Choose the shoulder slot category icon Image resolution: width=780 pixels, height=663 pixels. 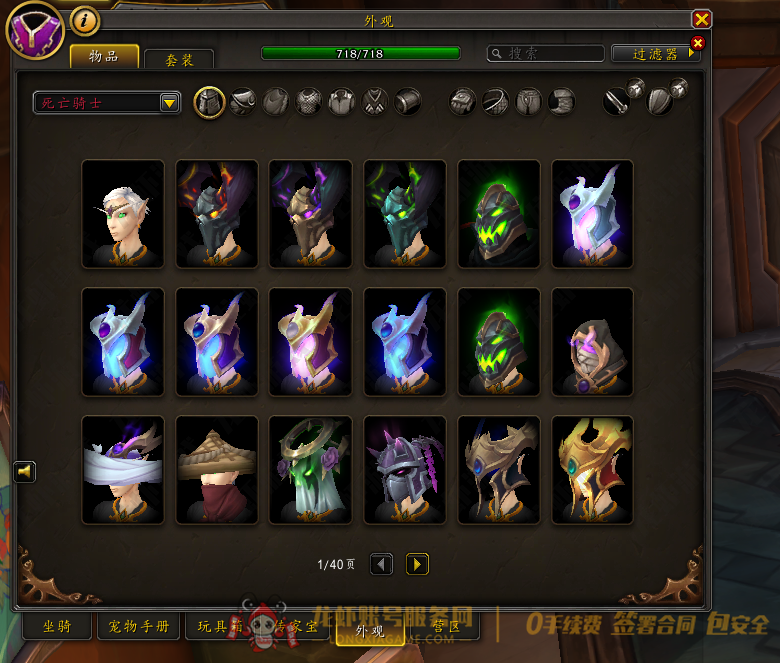(x=243, y=101)
